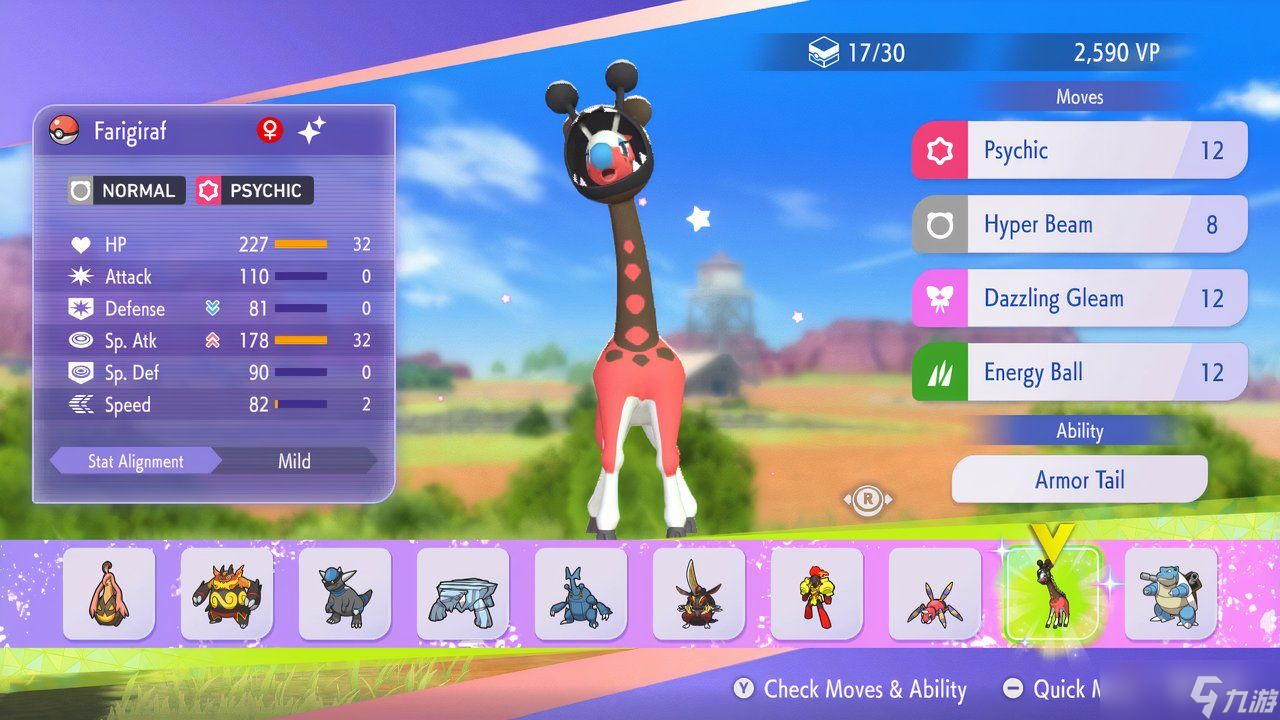The width and height of the screenshot is (1280, 720).
Task: Click the Speed stat icon
Action: (80, 405)
